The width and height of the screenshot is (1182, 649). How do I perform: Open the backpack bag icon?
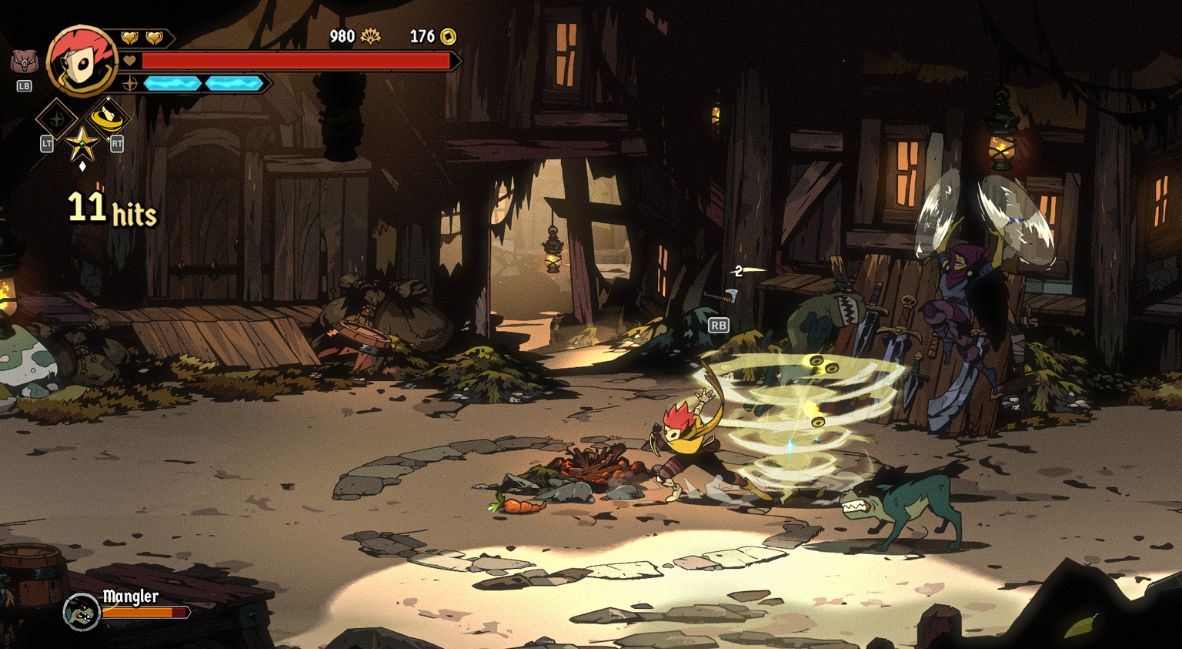[x=23, y=61]
